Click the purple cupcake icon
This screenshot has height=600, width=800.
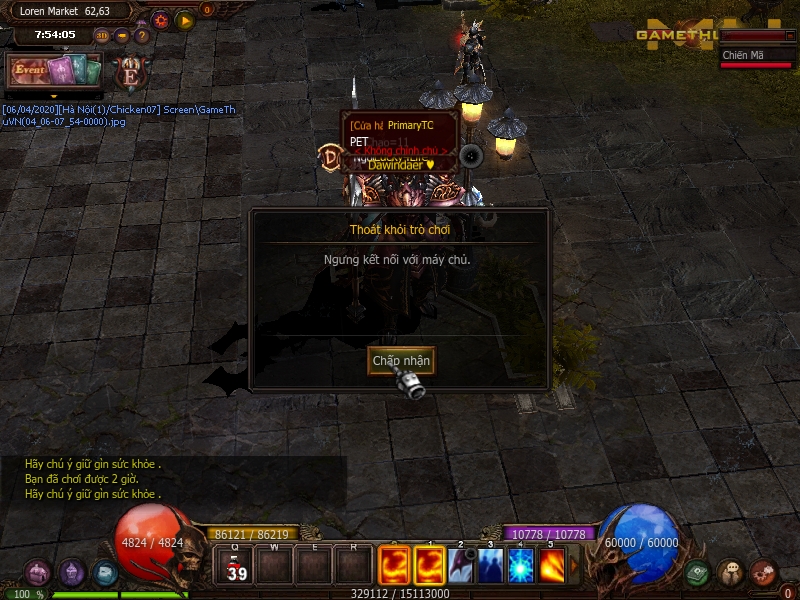(71, 573)
